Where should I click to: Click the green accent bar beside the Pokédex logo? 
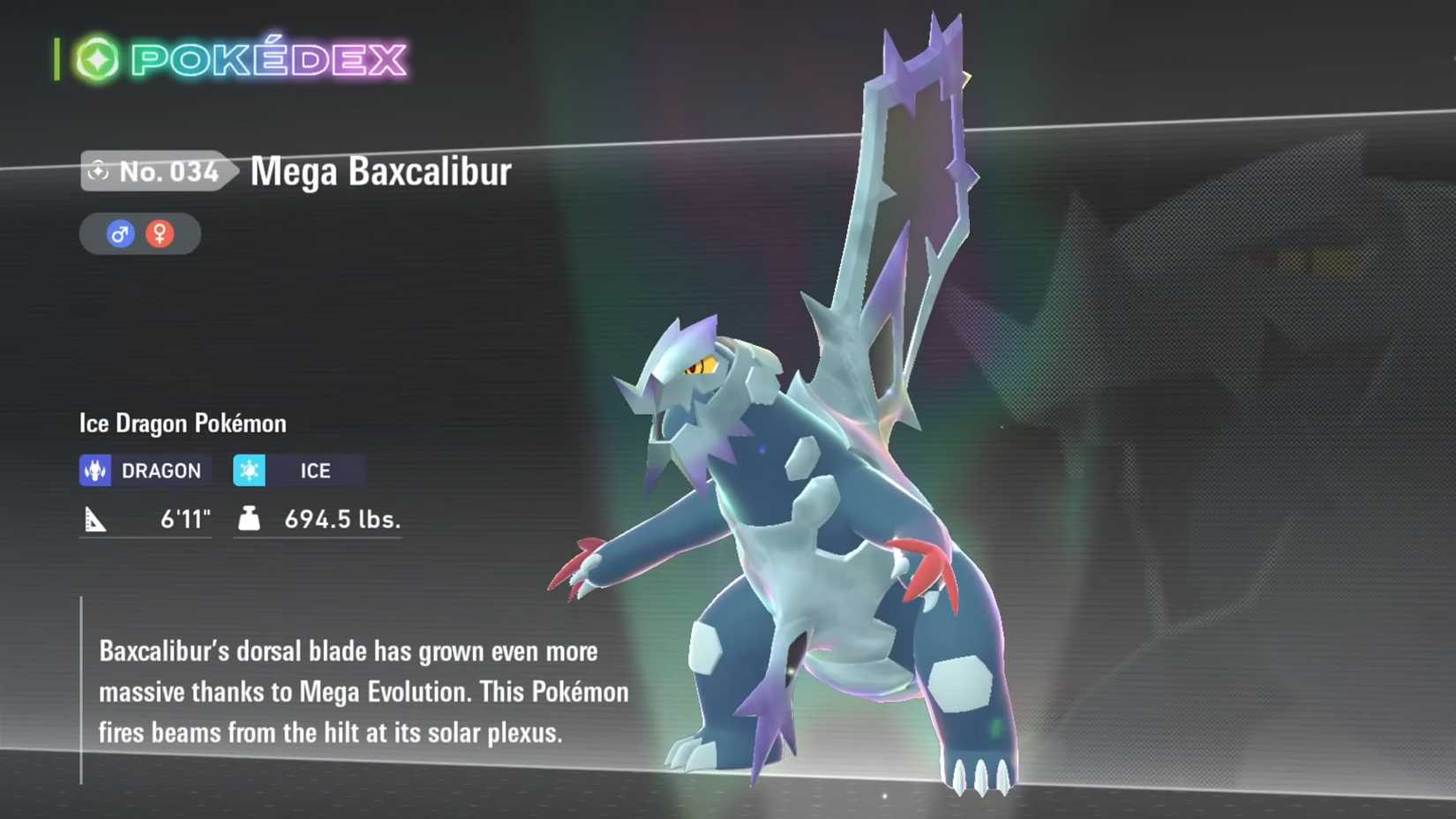[57, 57]
